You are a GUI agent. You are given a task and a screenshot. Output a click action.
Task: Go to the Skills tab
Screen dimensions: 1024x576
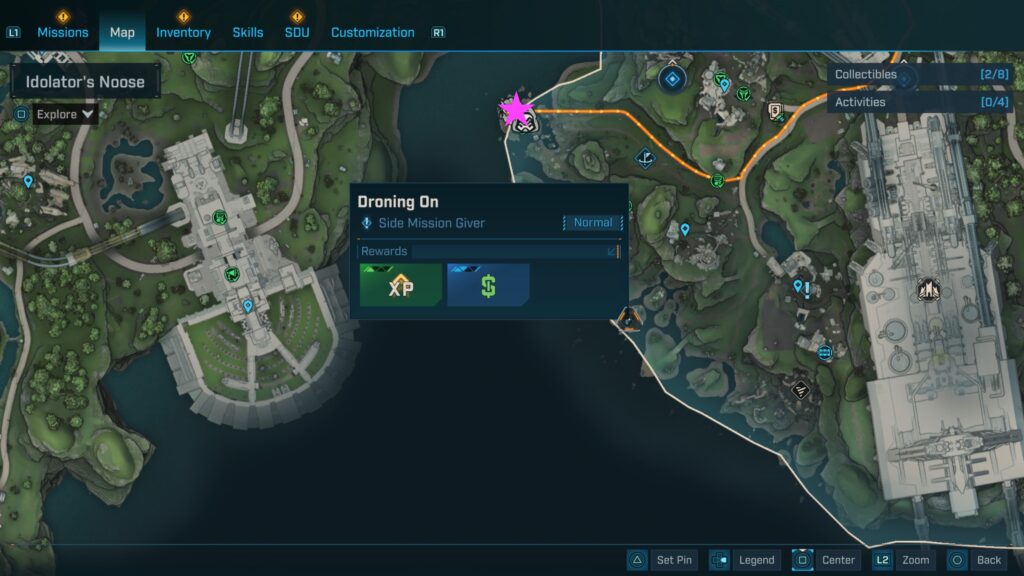248,32
